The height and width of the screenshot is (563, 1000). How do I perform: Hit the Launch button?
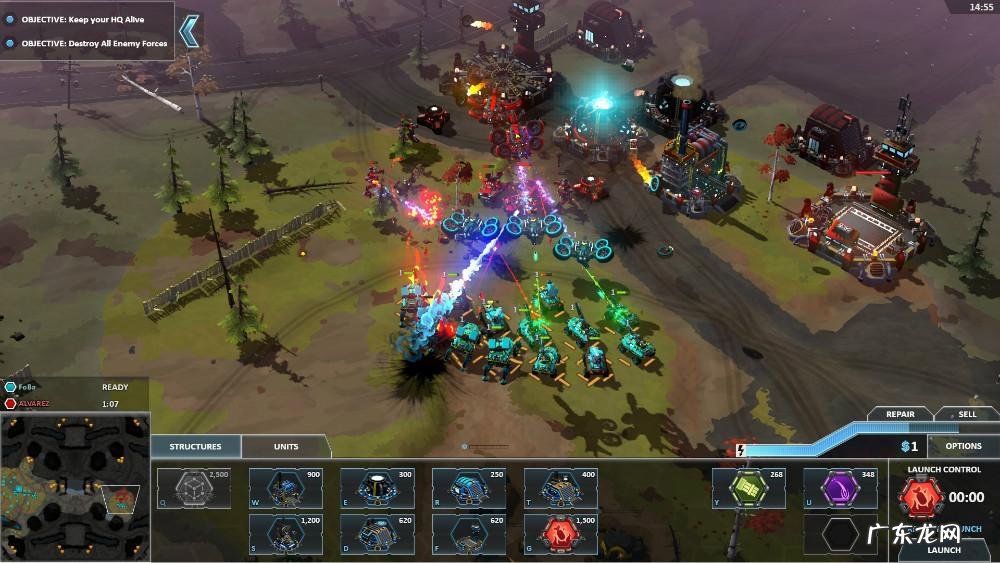tap(944, 549)
